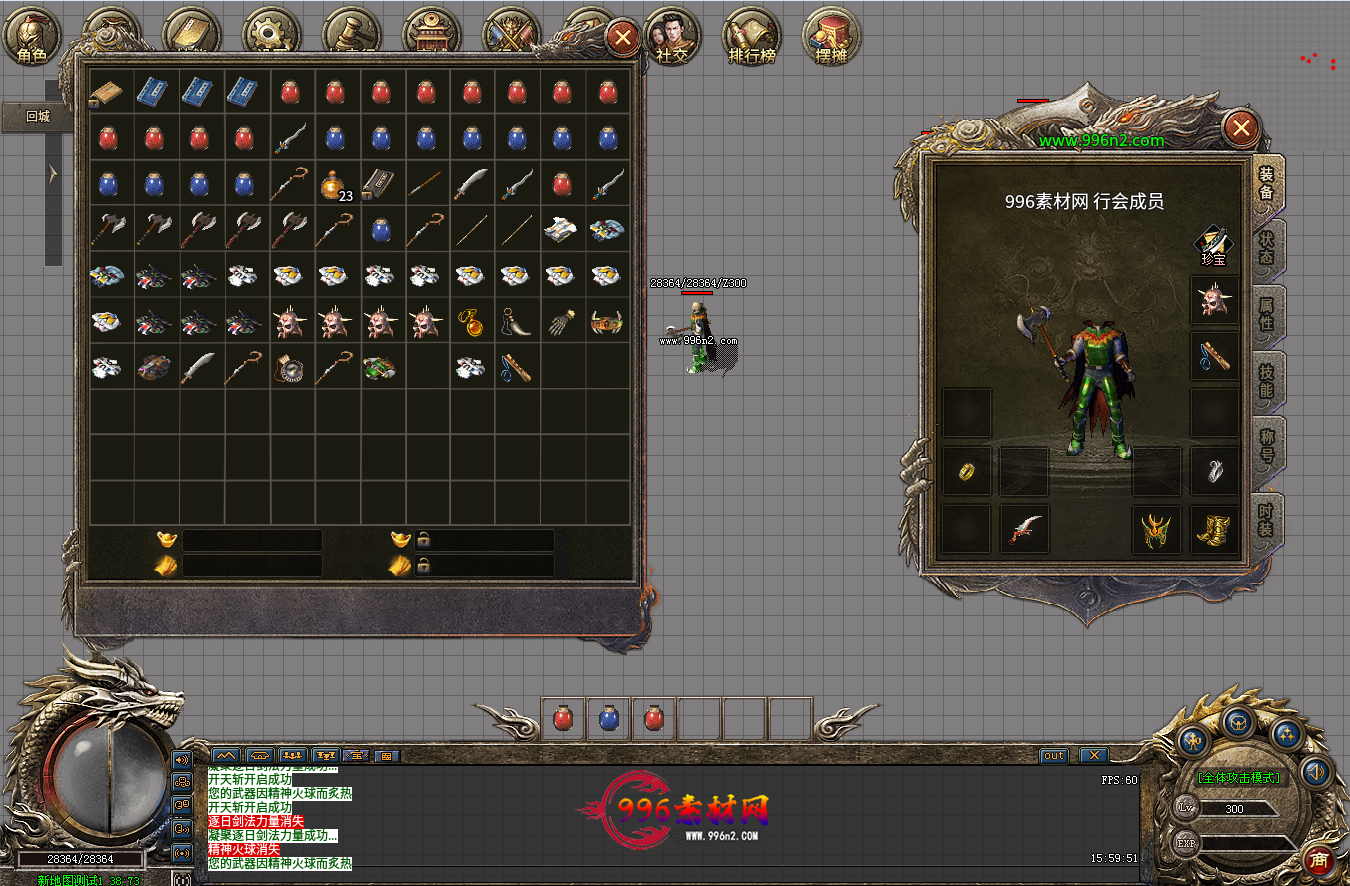Switch to the 状态 status tab
The width and height of the screenshot is (1350, 886).
pos(1266,250)
